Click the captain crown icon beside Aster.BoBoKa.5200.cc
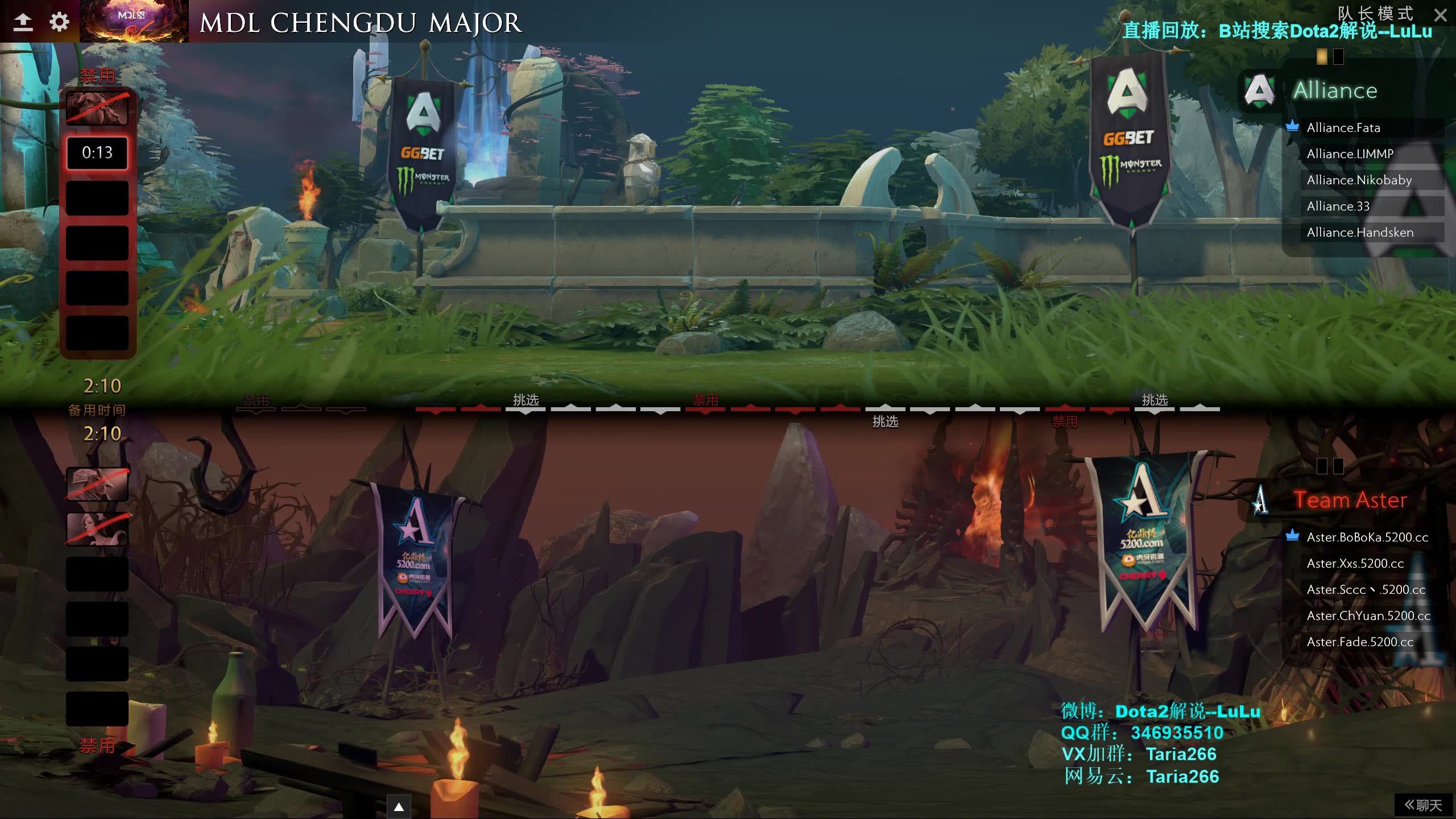This screenshot has width=1456, height=819. pos(1293,536)
